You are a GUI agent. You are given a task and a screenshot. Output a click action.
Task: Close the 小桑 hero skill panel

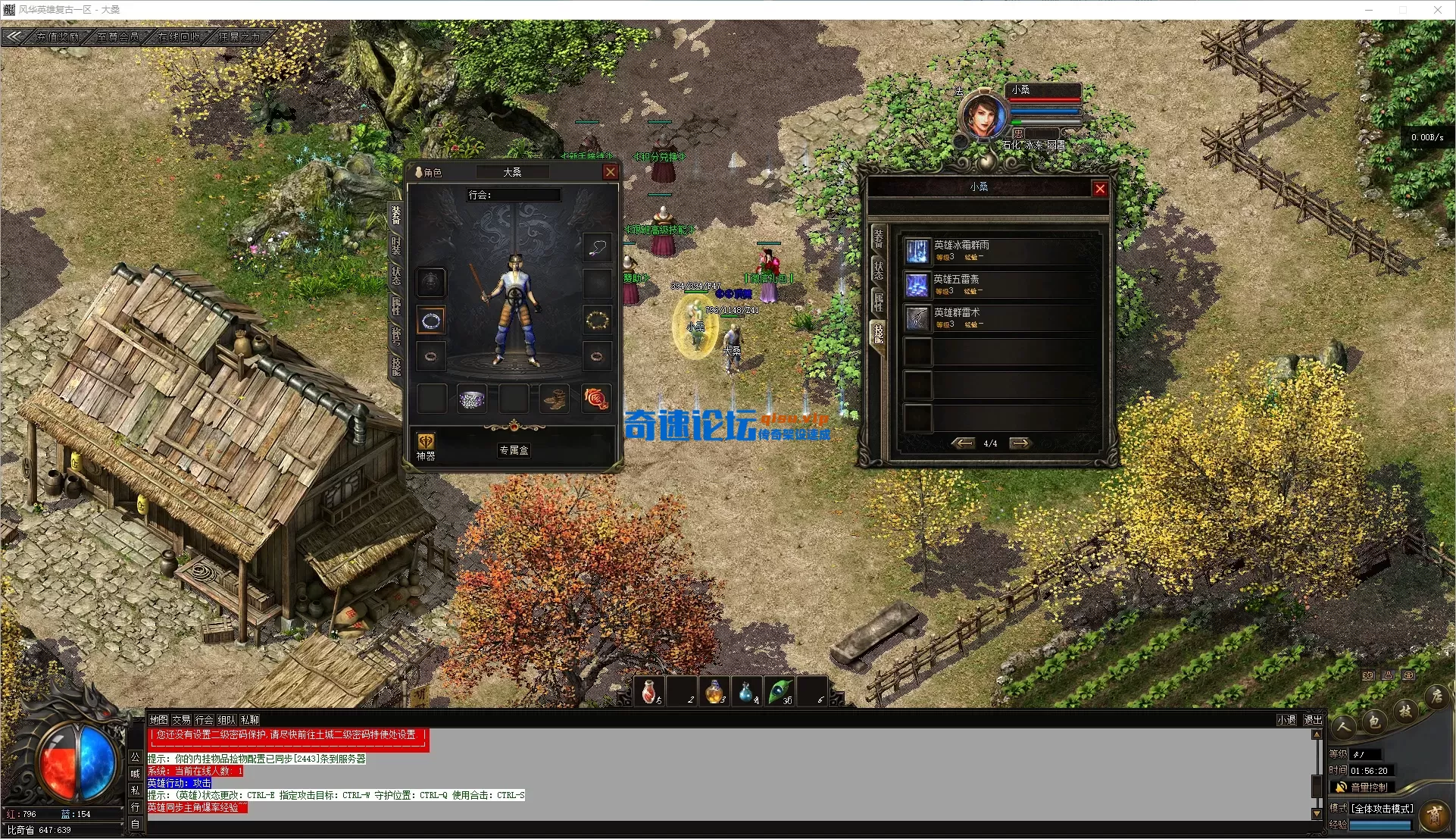(1100, 189)
